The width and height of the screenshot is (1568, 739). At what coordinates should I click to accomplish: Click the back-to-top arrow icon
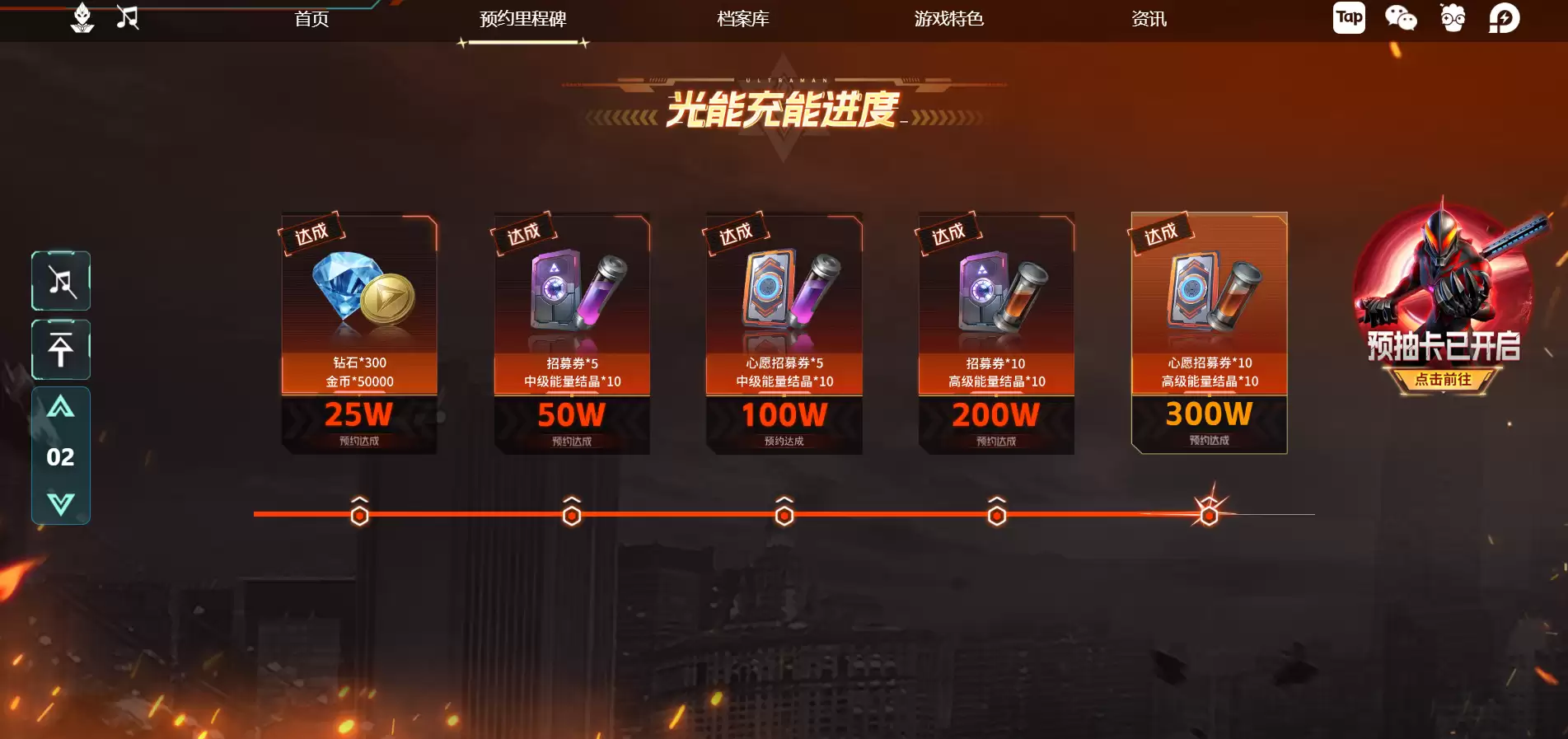[x=61, y=350]
